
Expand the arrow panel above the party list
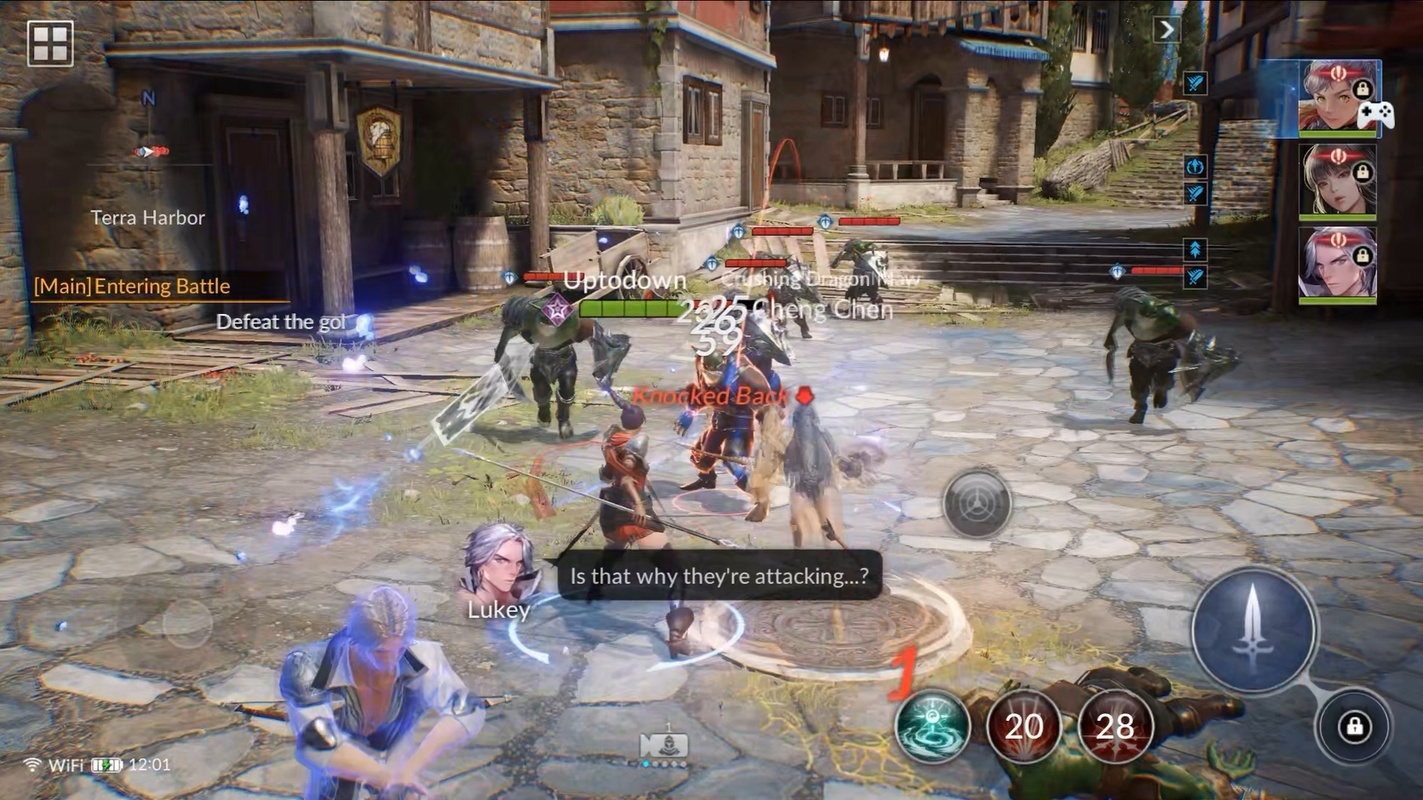[1166, 30]
